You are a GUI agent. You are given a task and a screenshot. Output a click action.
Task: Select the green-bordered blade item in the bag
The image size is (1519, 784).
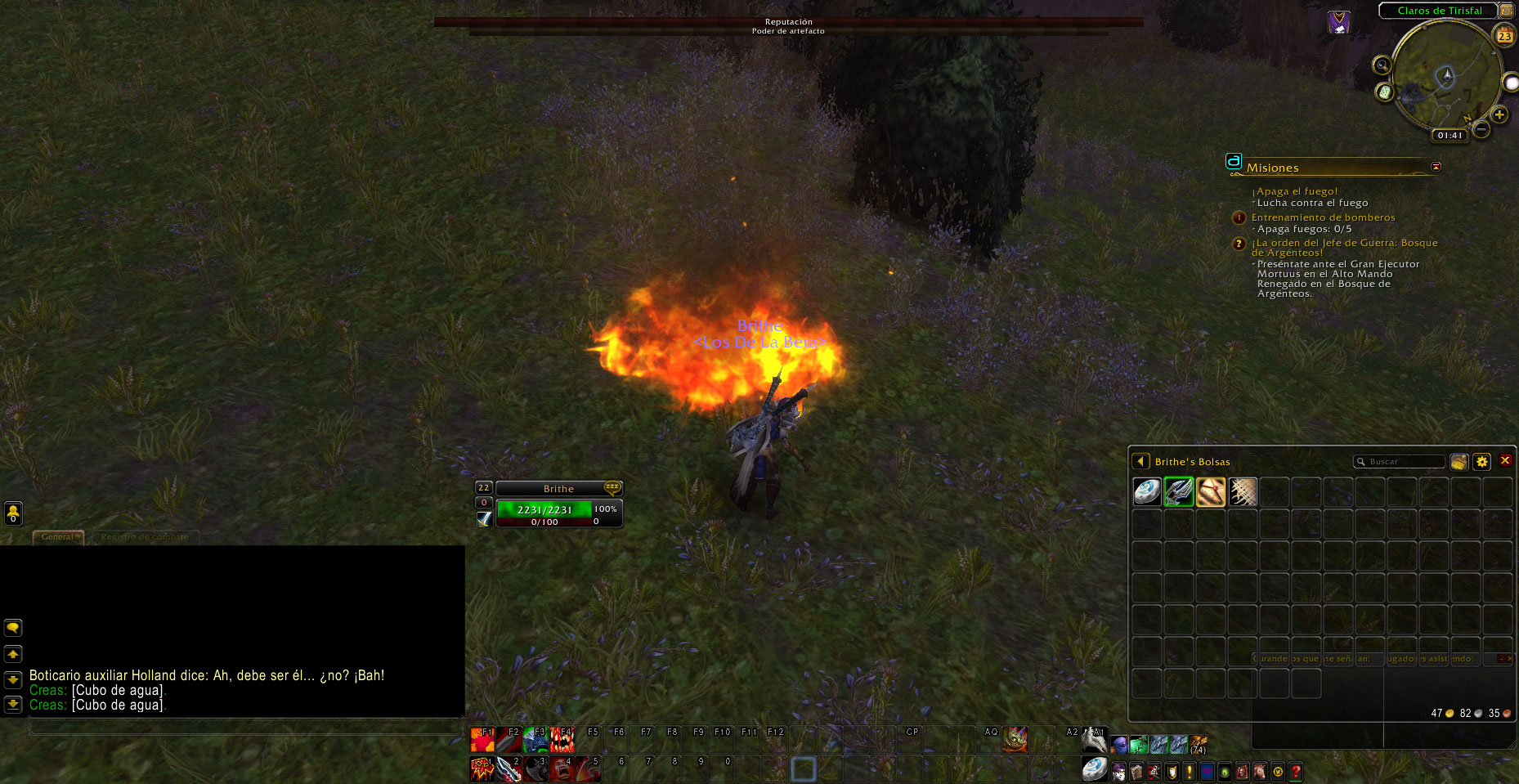[1179, 492]
